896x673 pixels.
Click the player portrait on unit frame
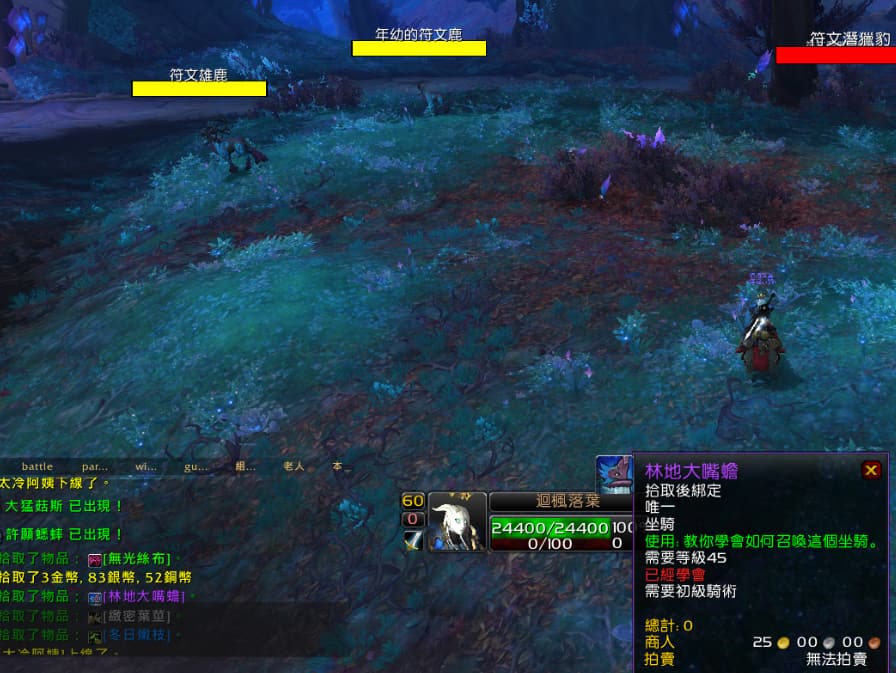[457, 522]
